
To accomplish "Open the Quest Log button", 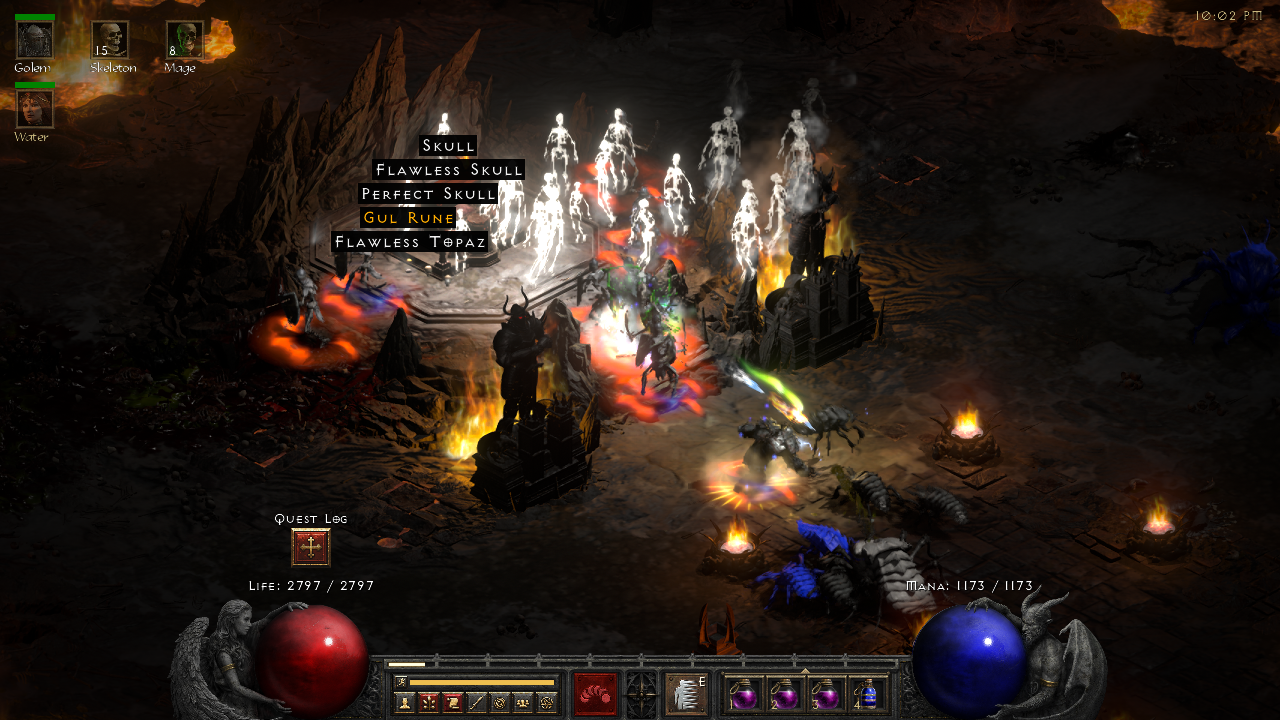I will [311, 547].
